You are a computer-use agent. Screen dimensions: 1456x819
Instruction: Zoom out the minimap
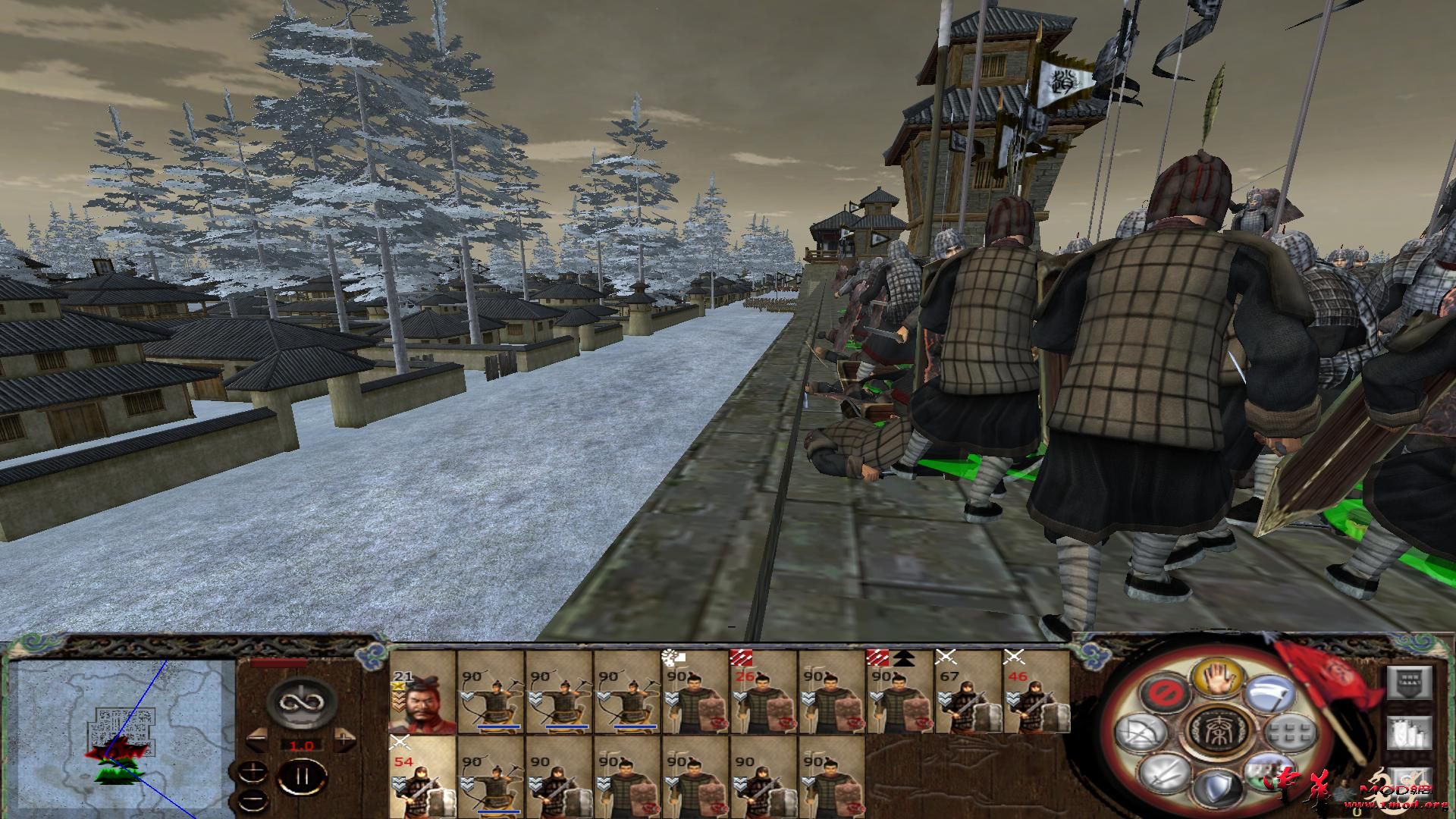click(x=253, y=800)
